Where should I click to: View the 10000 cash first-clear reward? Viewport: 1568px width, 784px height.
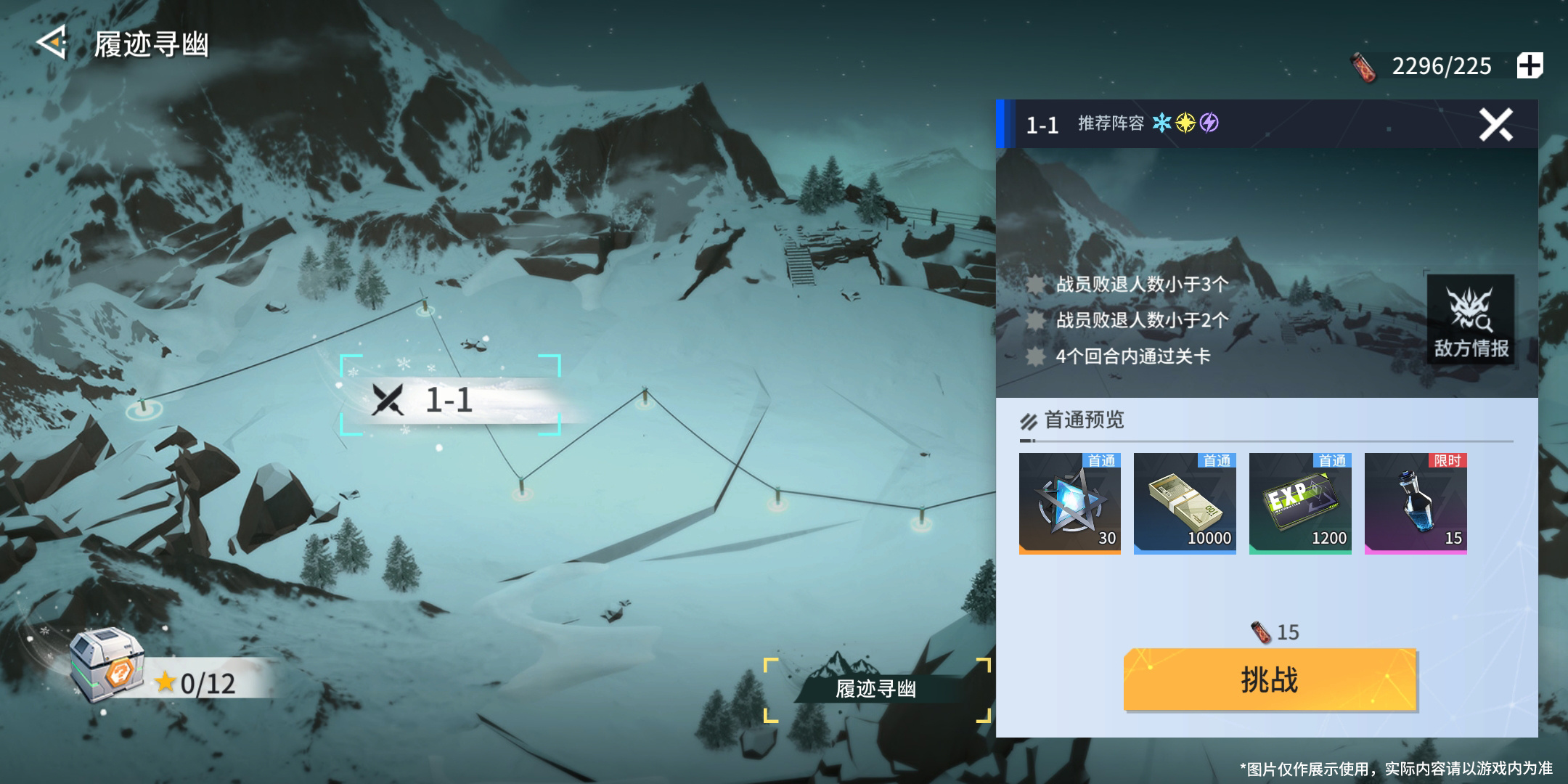click(1185, 503)
